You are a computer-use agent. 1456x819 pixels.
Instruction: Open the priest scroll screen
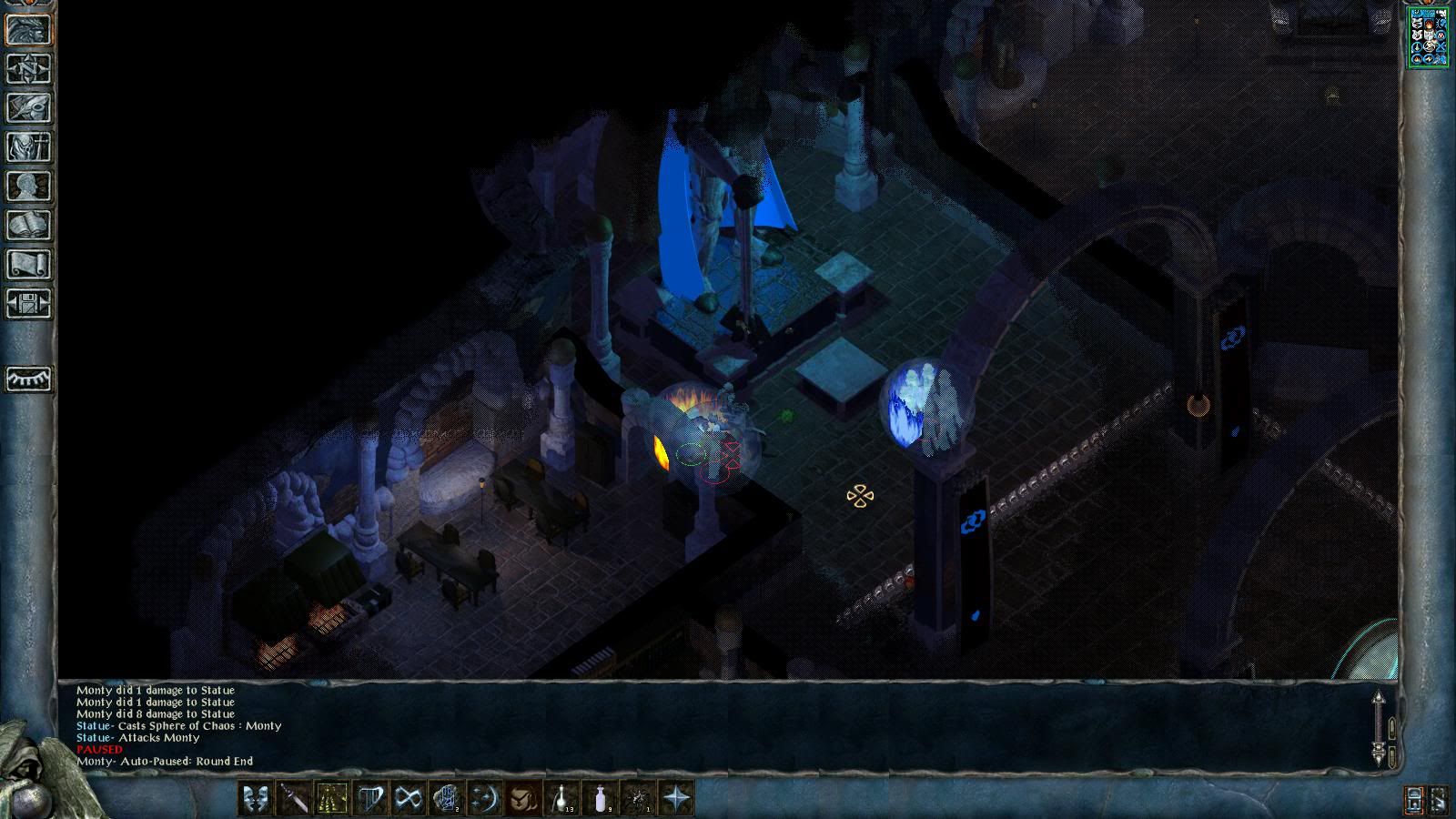point(28,264)
